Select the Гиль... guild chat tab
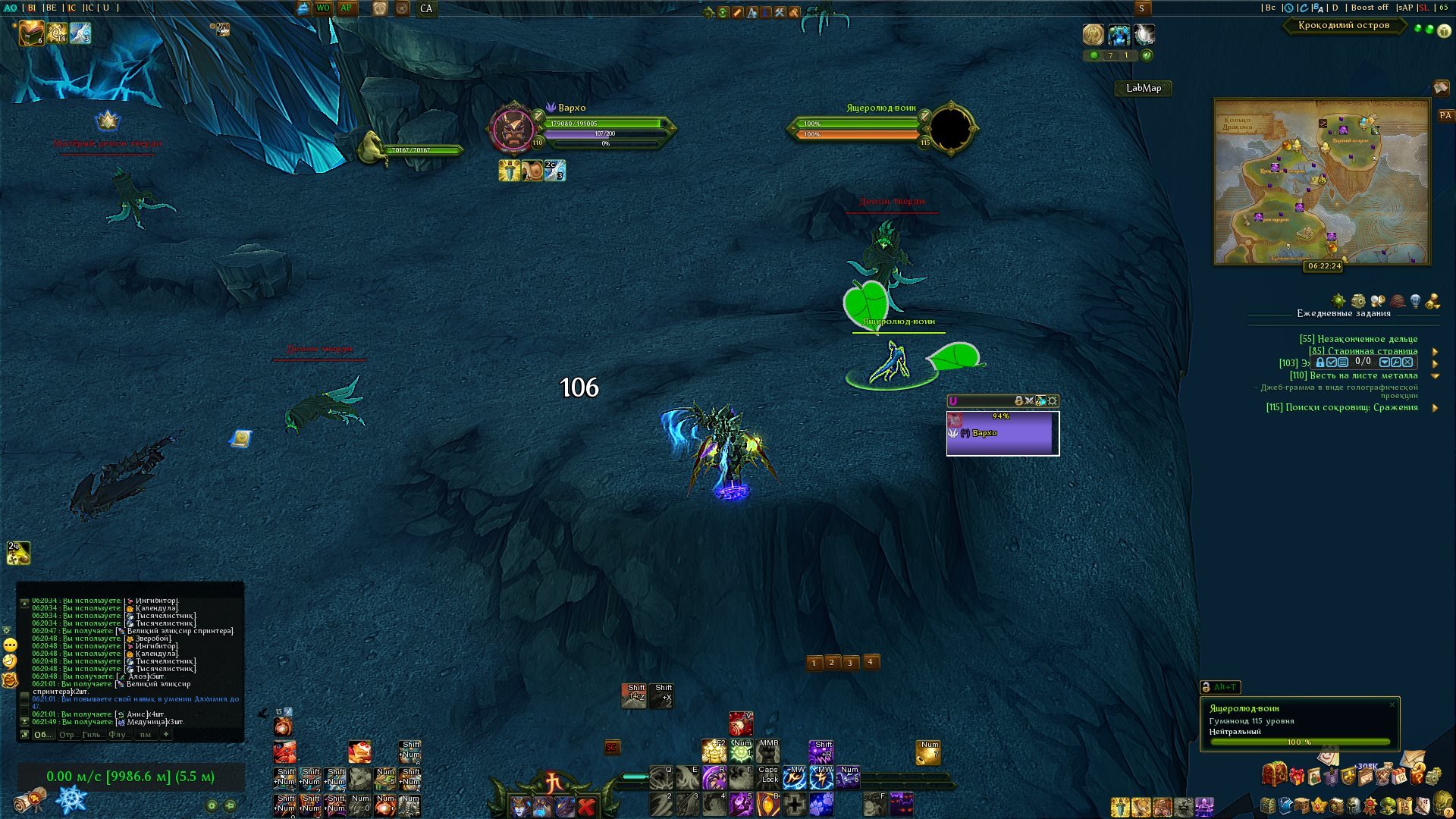This screenshot has height=819, width=1456. coord(92,734)
